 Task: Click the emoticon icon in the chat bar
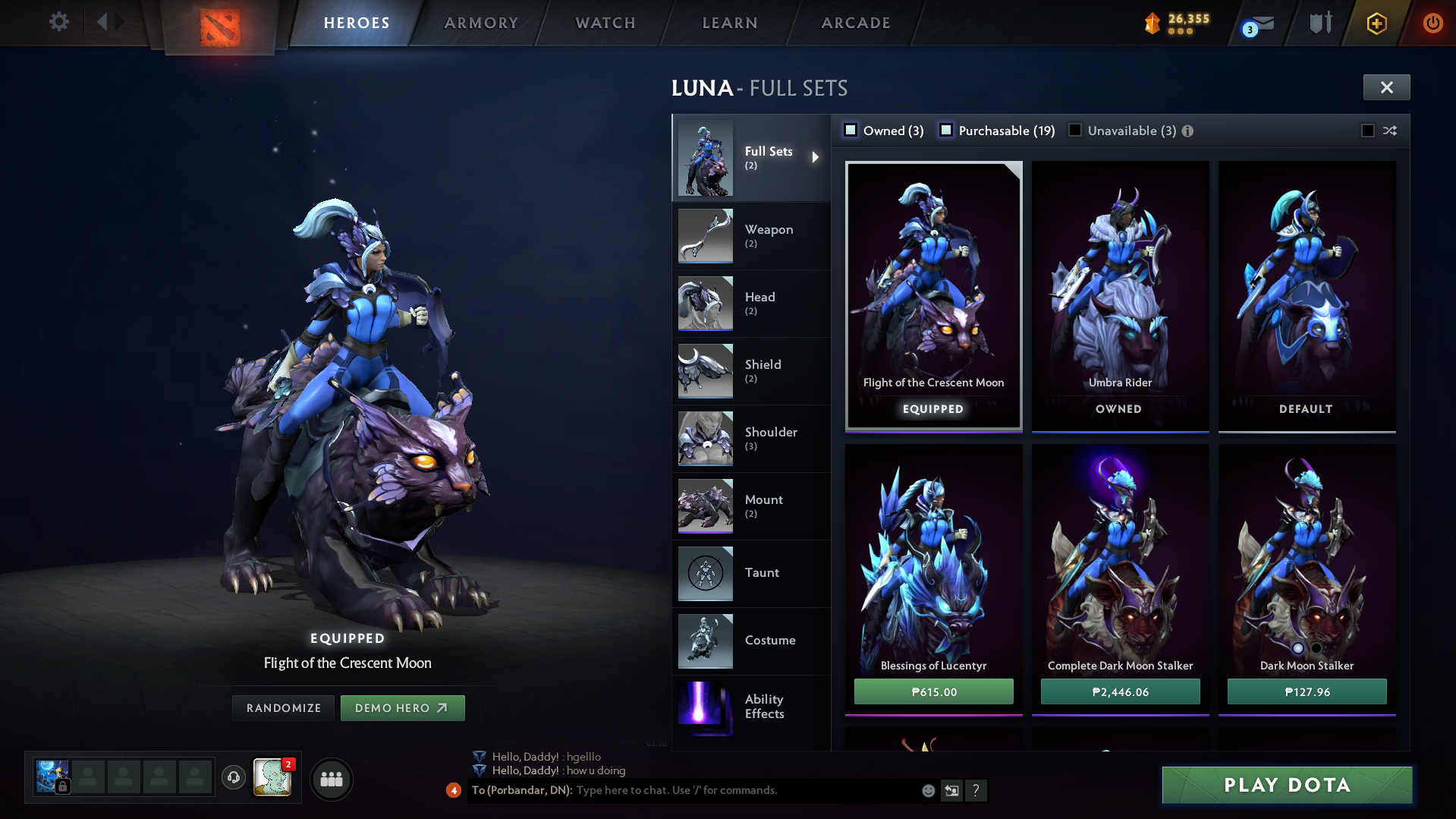[x=927, y=790]
